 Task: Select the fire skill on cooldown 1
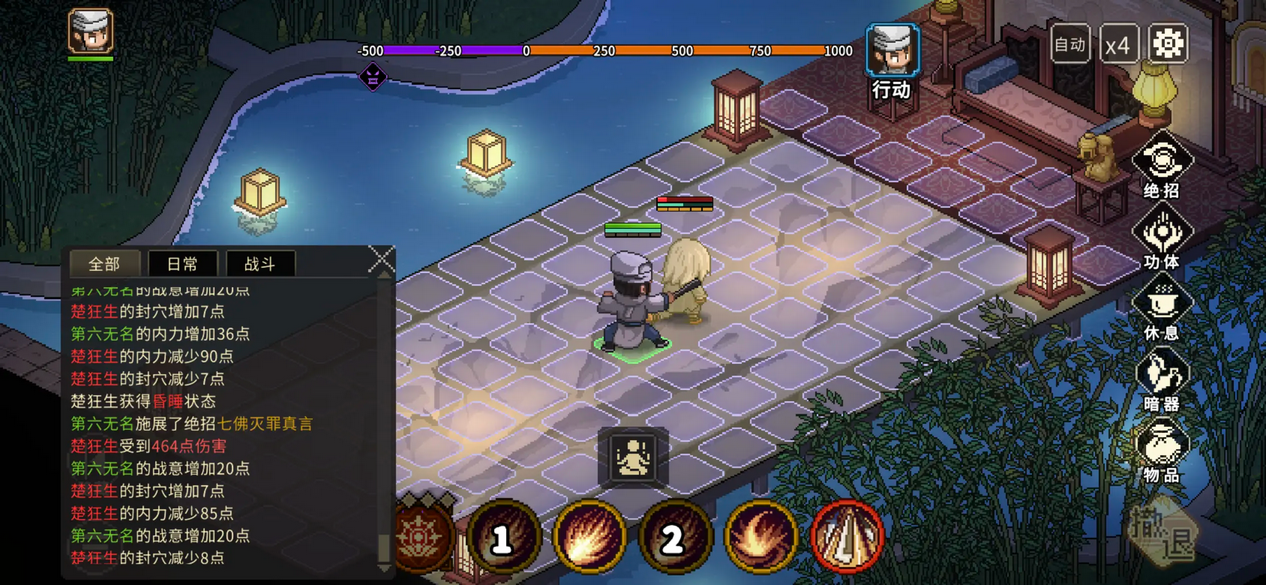(x=504, y=538)
